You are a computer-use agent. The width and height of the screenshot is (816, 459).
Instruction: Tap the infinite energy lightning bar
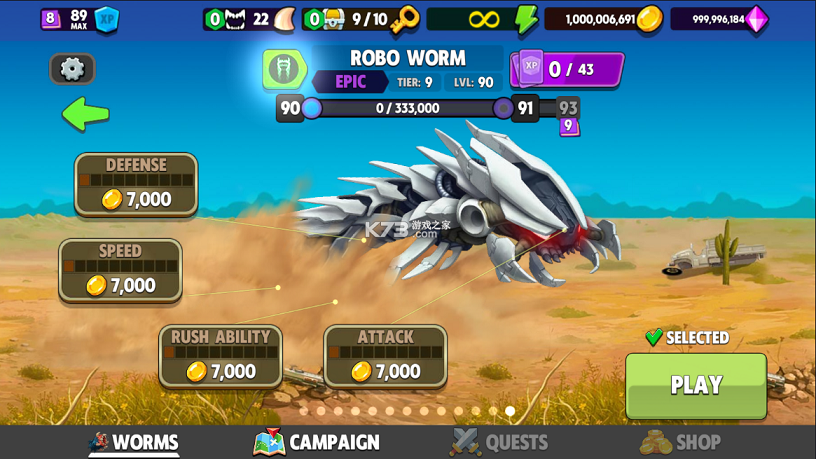[484, 19]
